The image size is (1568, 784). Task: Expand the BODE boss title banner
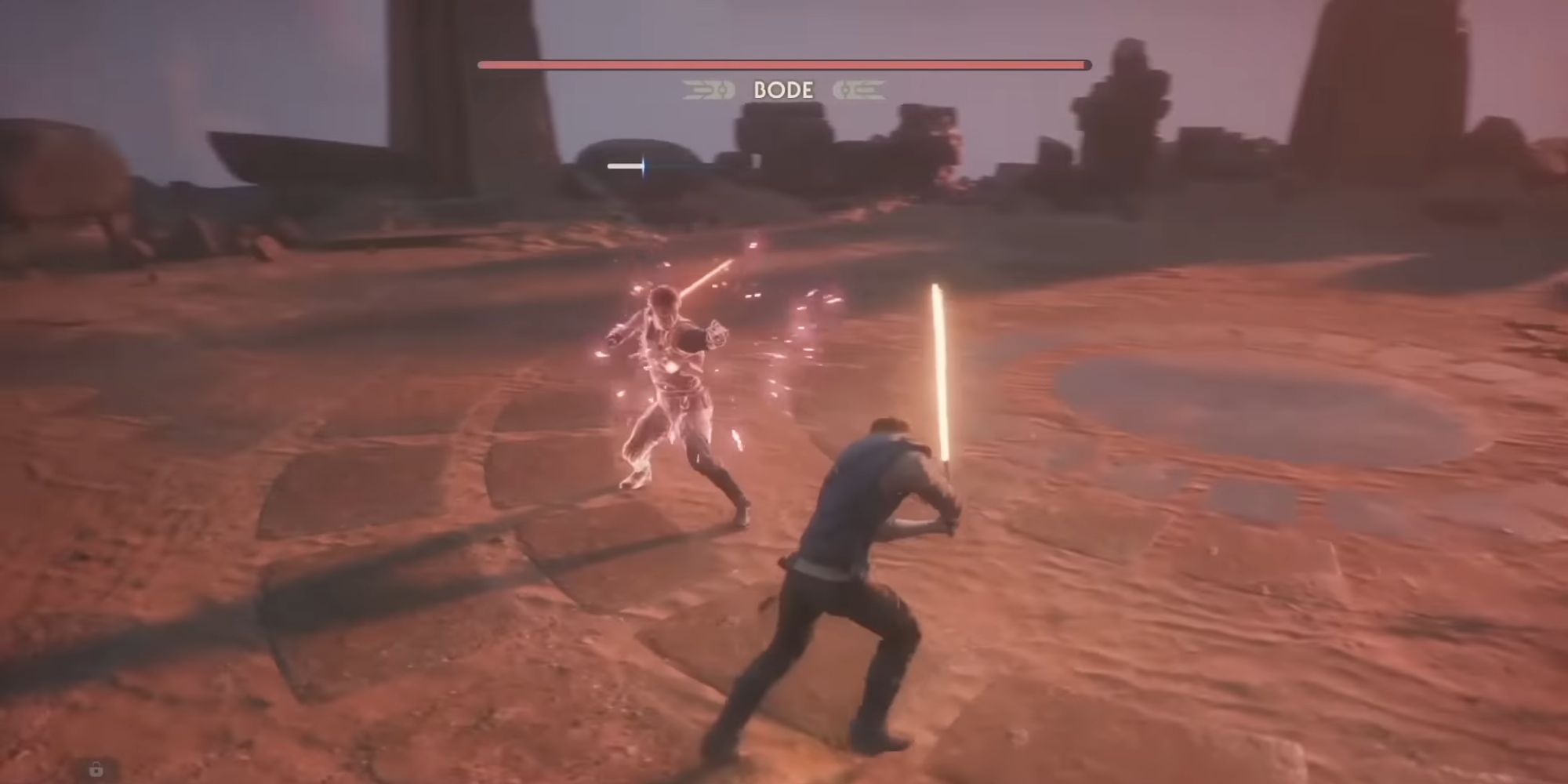point(784,90)
